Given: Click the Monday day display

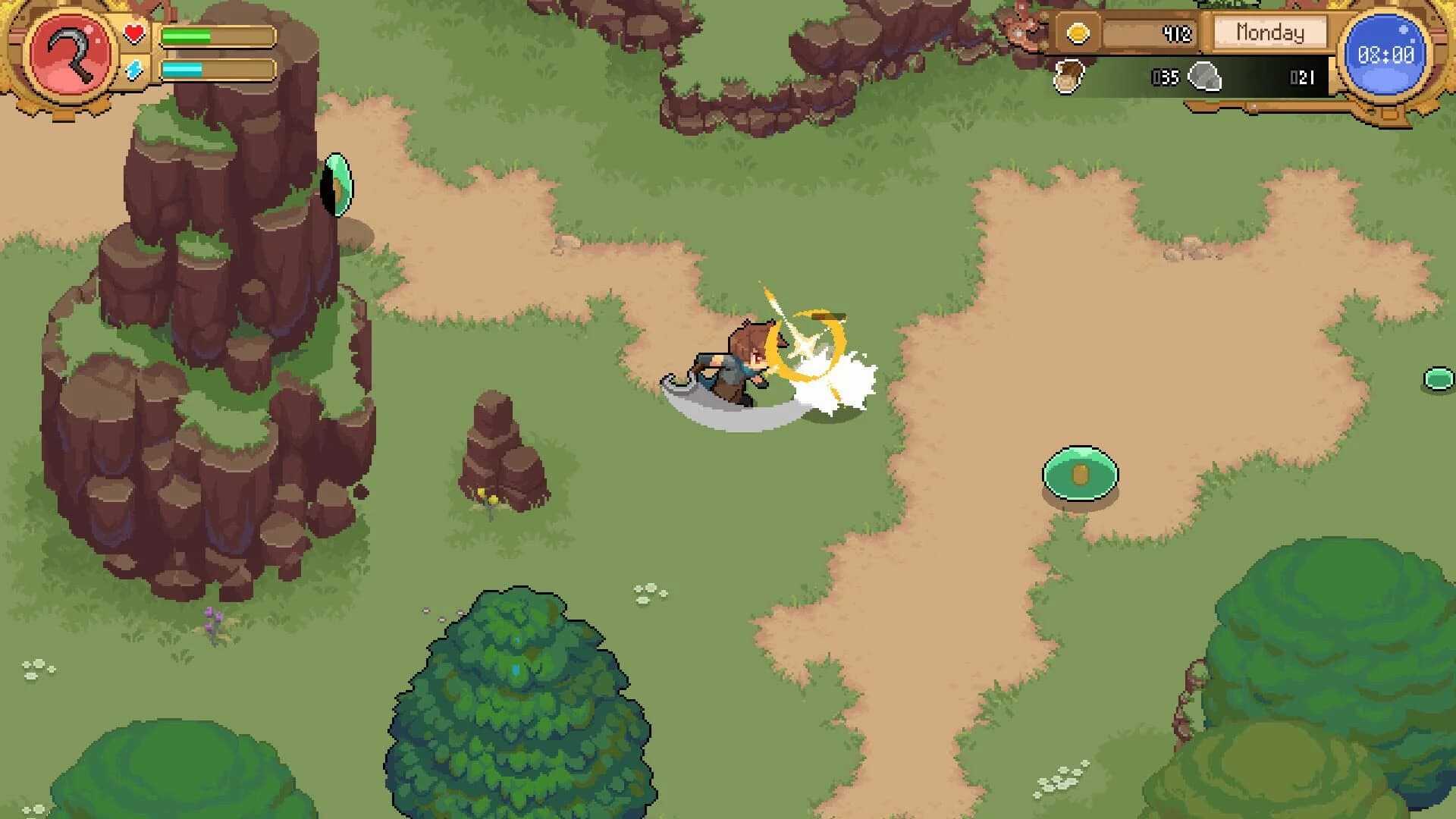Looking at the screenshot, I should pyautogui.click(x=1269, y=33).
